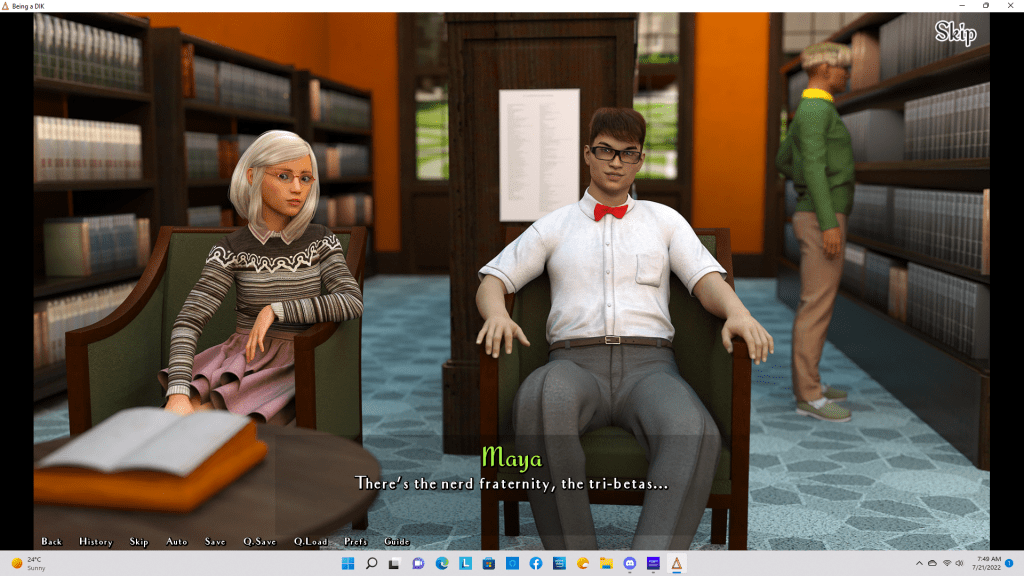The height and width of the screenshot is (576, 1024).
Task: Toggle Auto advance mode
Action: (177, 542)
